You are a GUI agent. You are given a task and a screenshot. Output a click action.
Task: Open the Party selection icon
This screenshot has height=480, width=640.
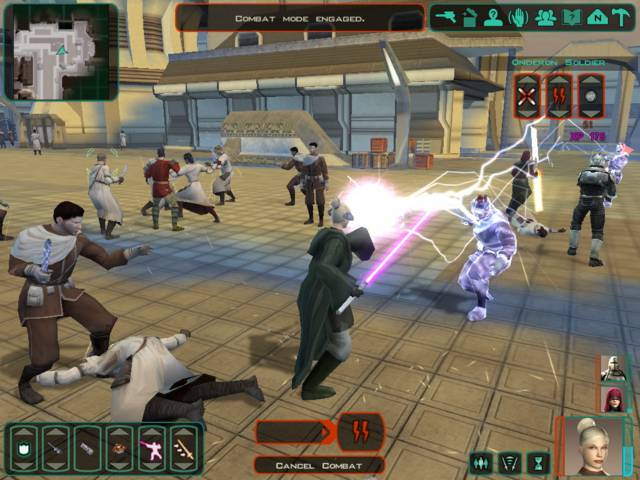coord(546,16)
